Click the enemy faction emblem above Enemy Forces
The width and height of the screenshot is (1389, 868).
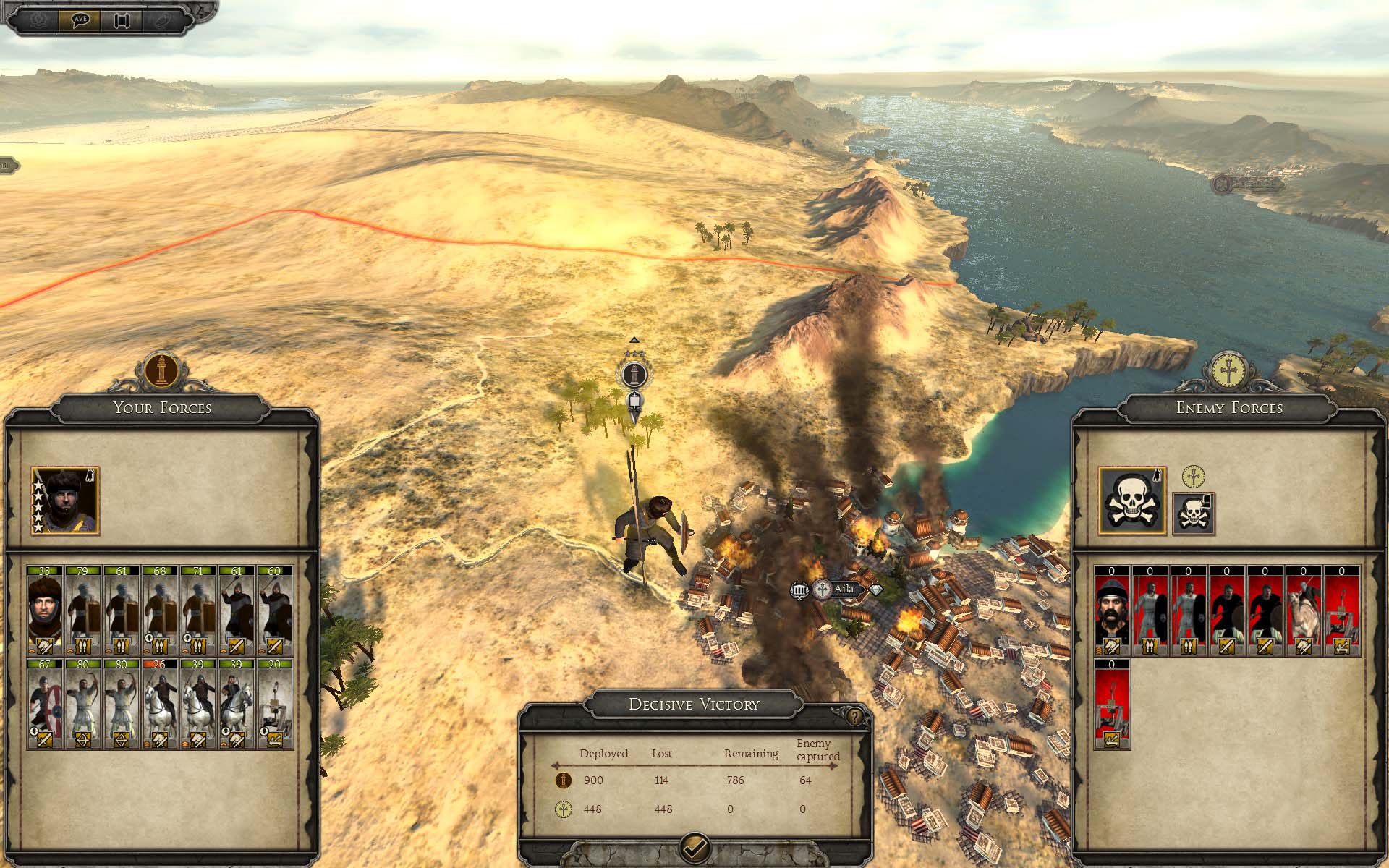pos(1228,370)
